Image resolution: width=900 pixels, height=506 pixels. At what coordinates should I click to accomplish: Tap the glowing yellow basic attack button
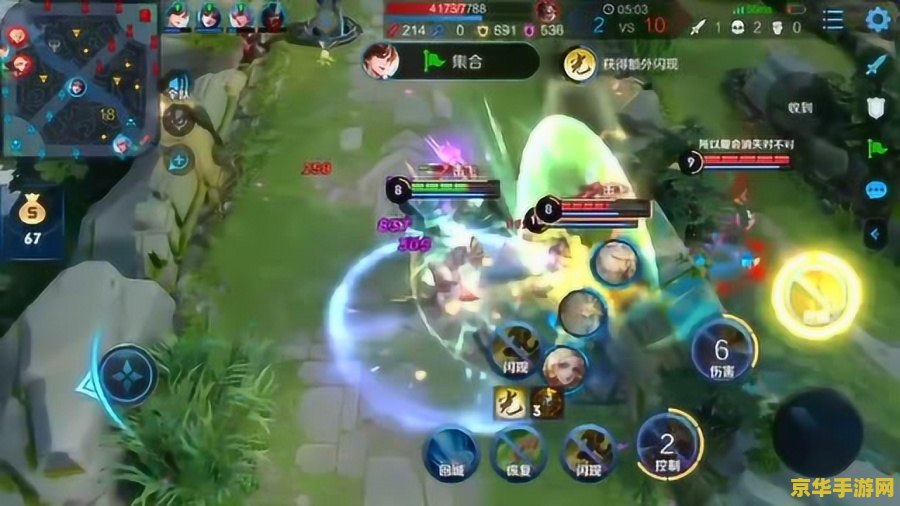pyautogui.click(x=813, y=292)
